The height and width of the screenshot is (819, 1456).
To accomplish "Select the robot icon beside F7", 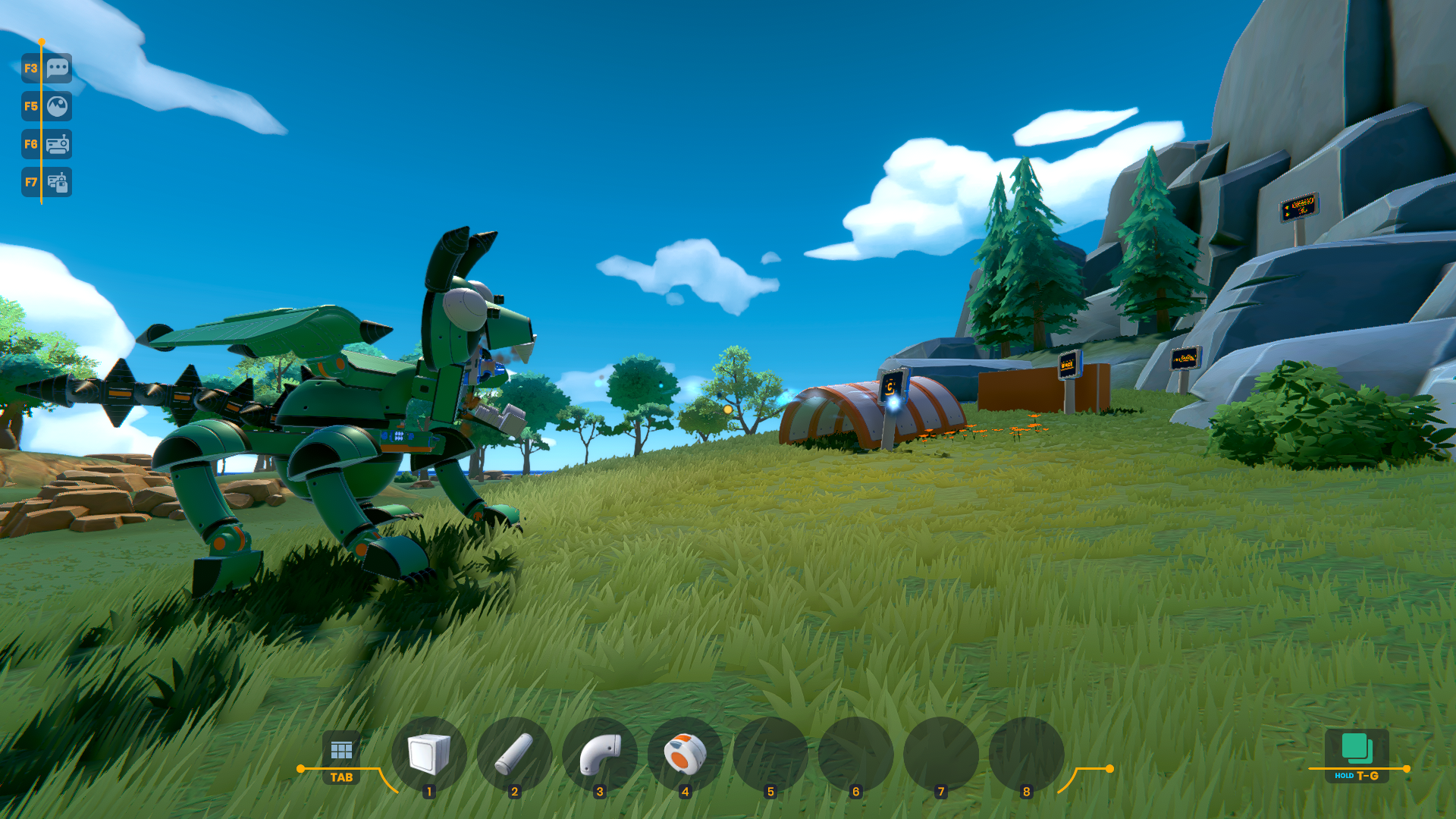I will [58, 182].
